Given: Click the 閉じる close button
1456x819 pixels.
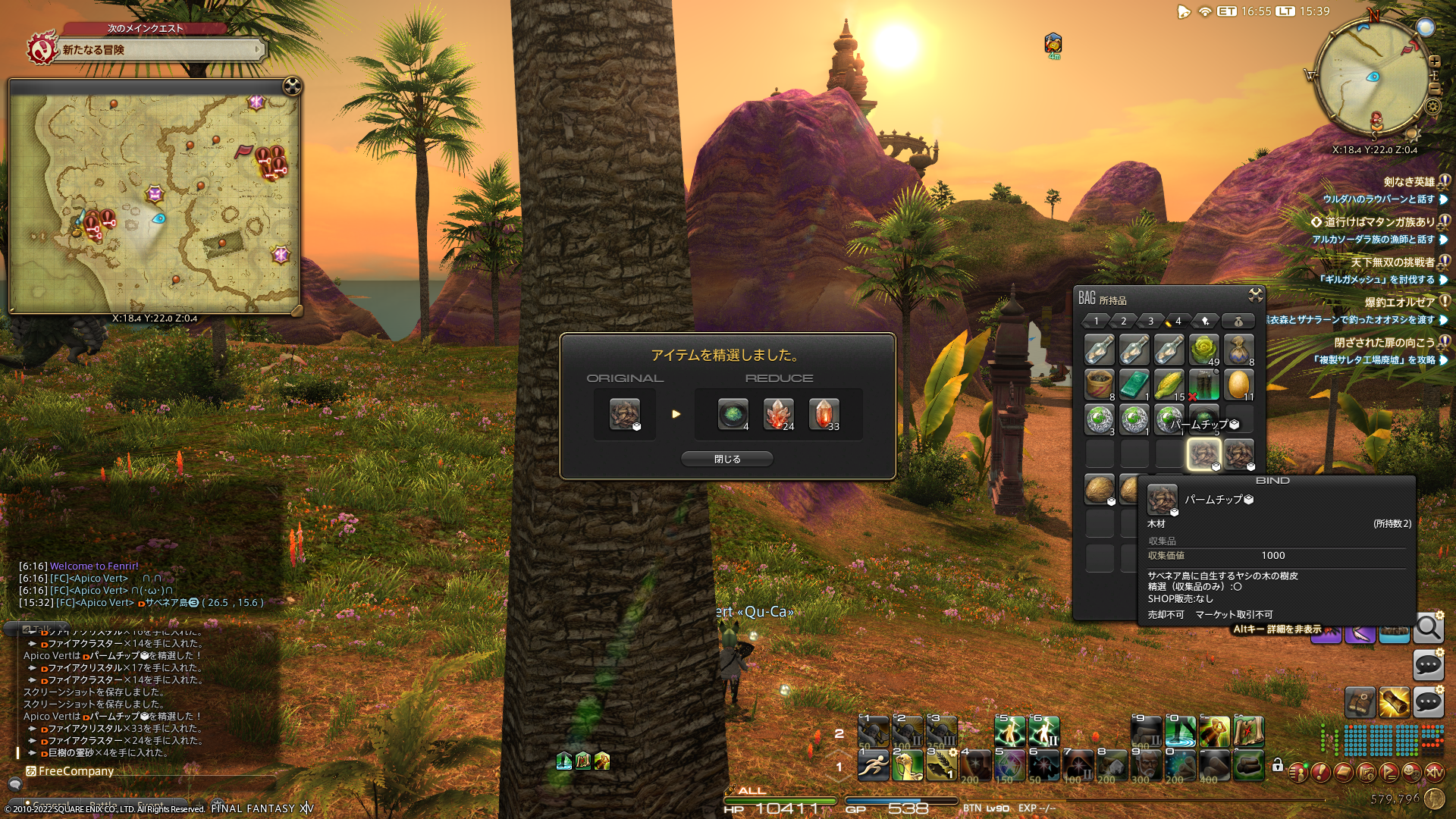Looking at the screenshot, I should (x=726, y=459).
